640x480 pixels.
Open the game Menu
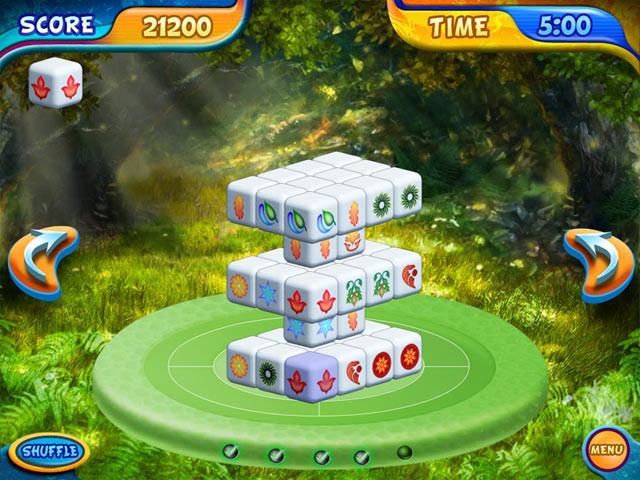606,449
